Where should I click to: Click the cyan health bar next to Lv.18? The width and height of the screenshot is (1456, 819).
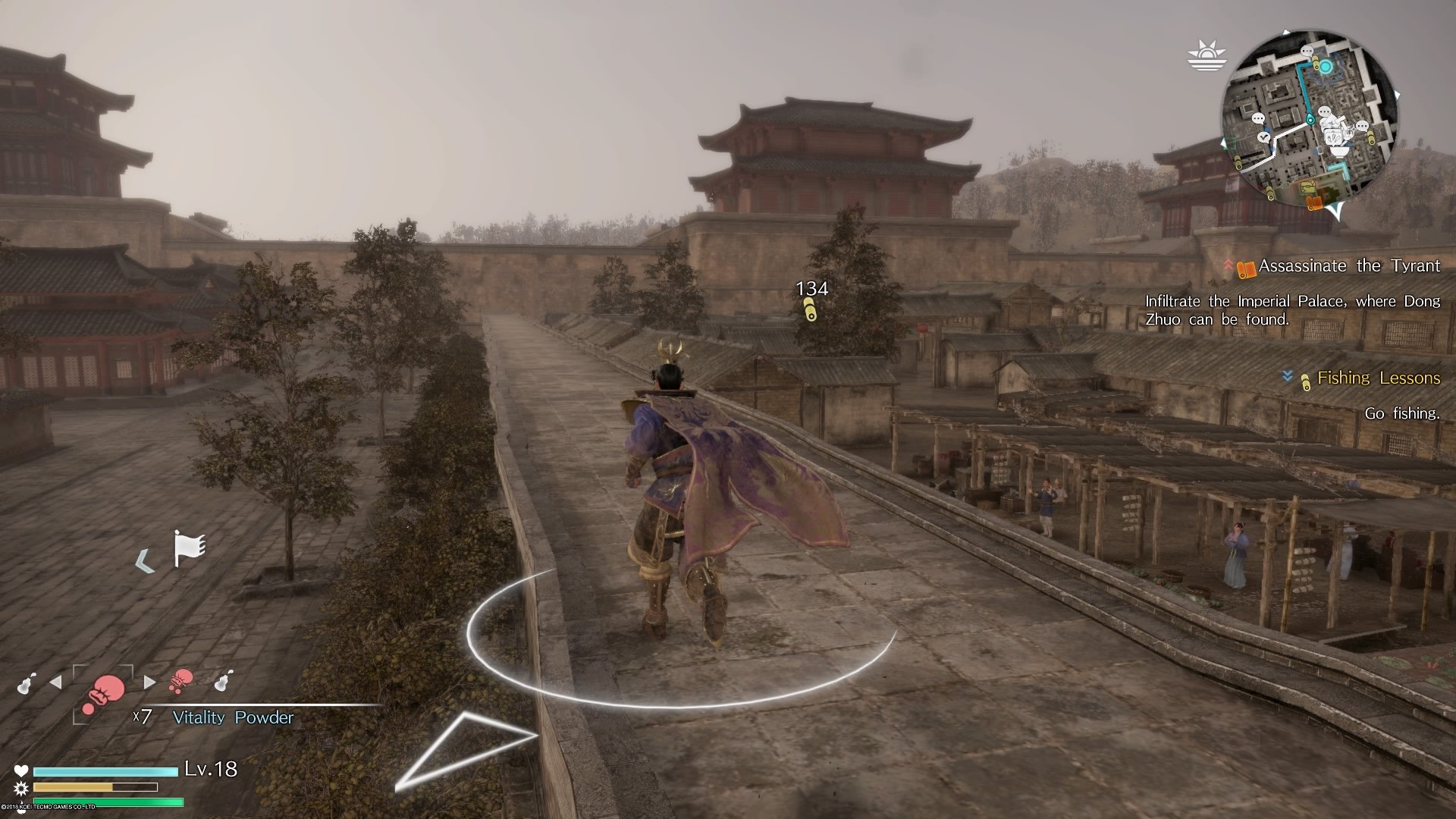click(x=106, y=771)
